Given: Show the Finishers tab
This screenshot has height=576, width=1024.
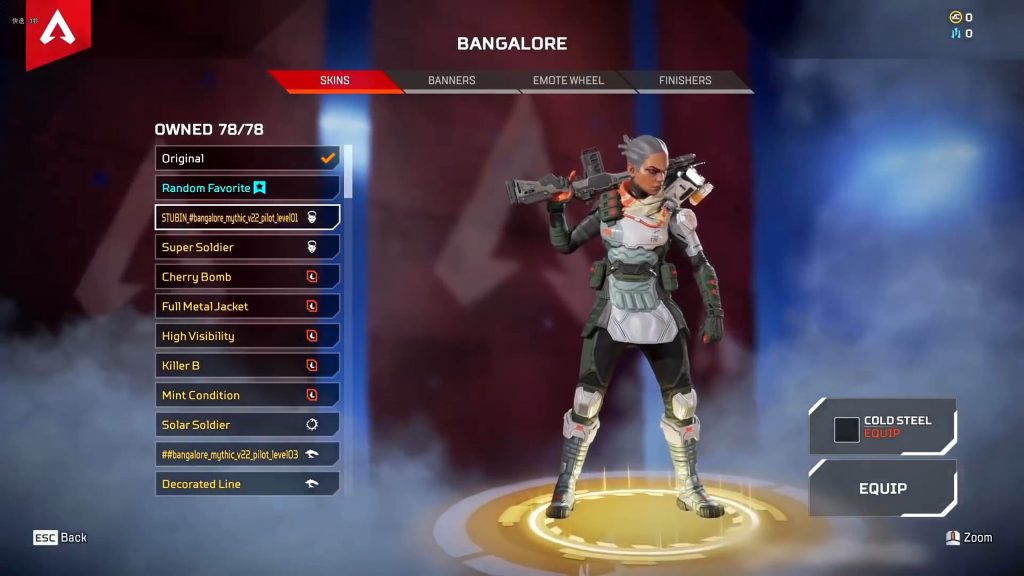Looking at the screenshot, I should point(685,81).
